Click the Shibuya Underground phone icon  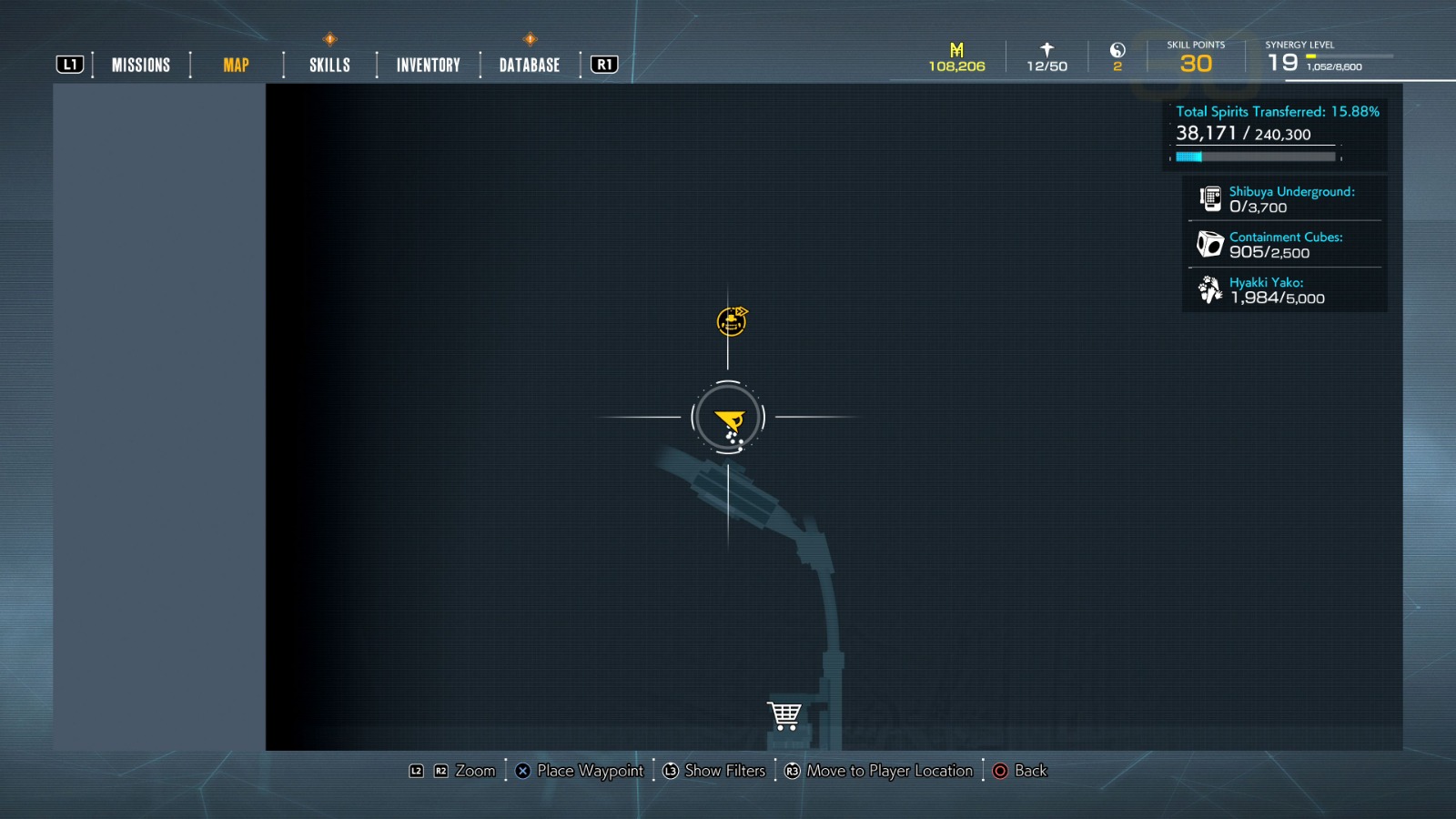pos(1209,198)
